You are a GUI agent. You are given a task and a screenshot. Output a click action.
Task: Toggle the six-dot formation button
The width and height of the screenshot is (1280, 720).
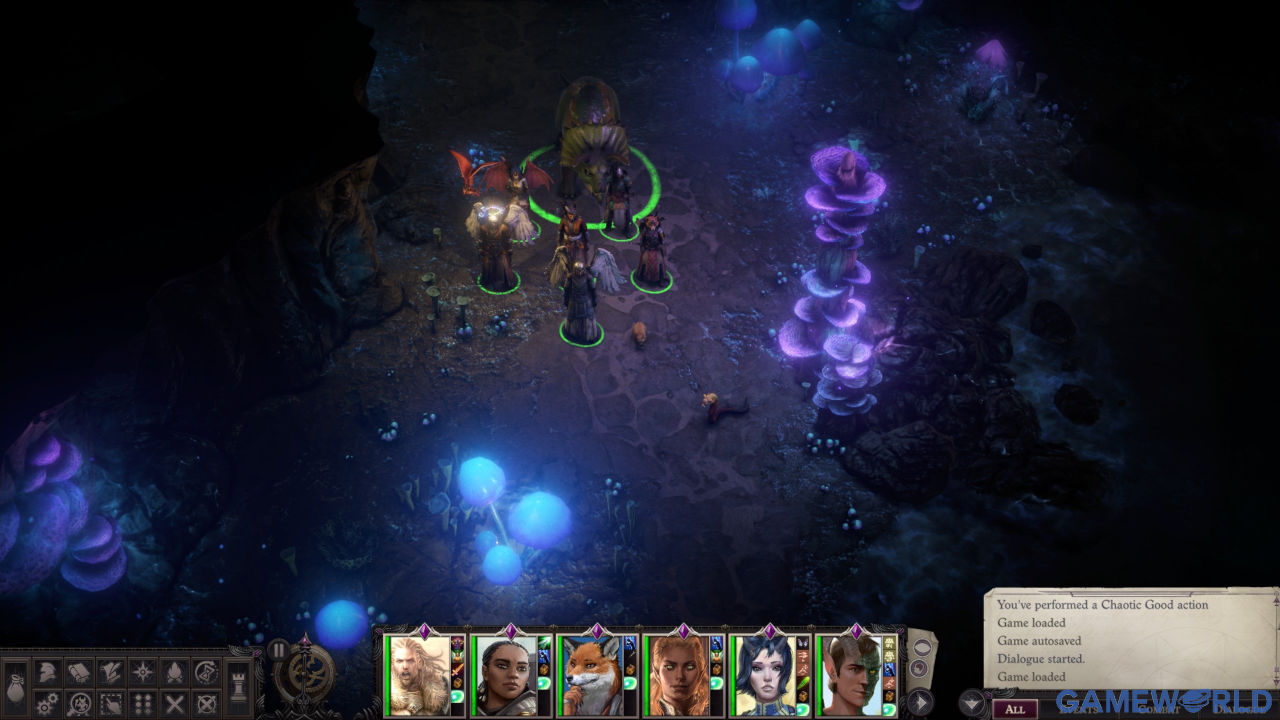pyautogui.click(x=143, y=703)
